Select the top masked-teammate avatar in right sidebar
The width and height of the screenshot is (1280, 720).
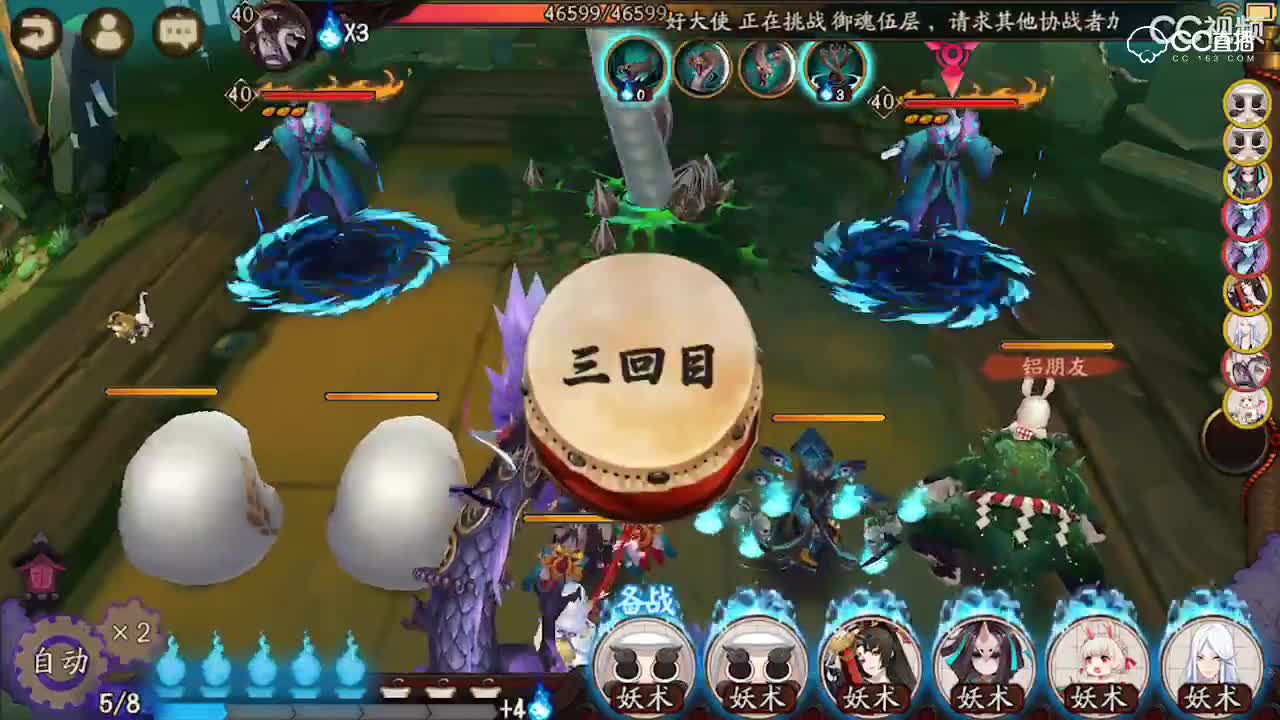[x=1246, y=103]
